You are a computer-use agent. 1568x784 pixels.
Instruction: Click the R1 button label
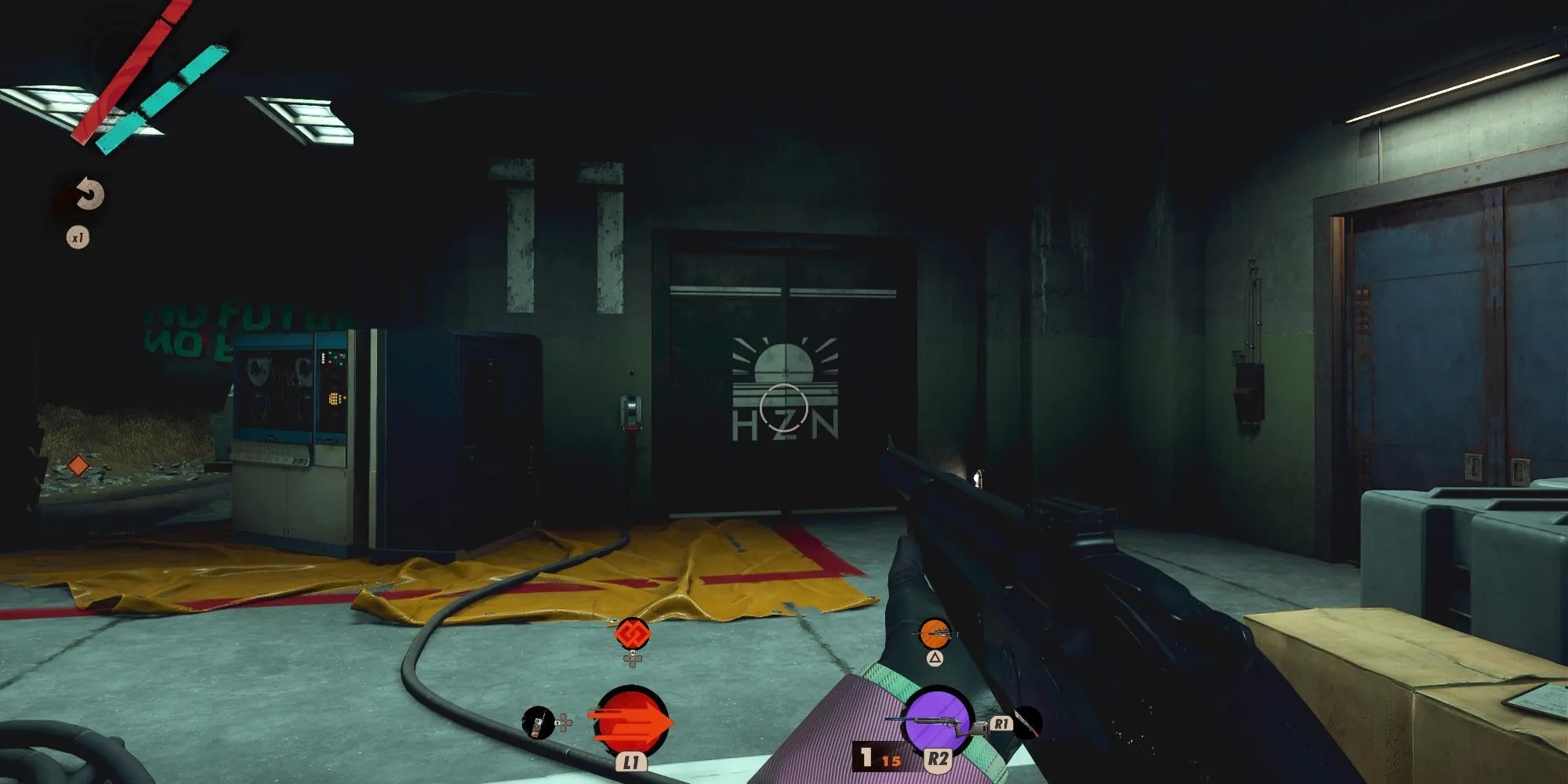point(1002,724)
